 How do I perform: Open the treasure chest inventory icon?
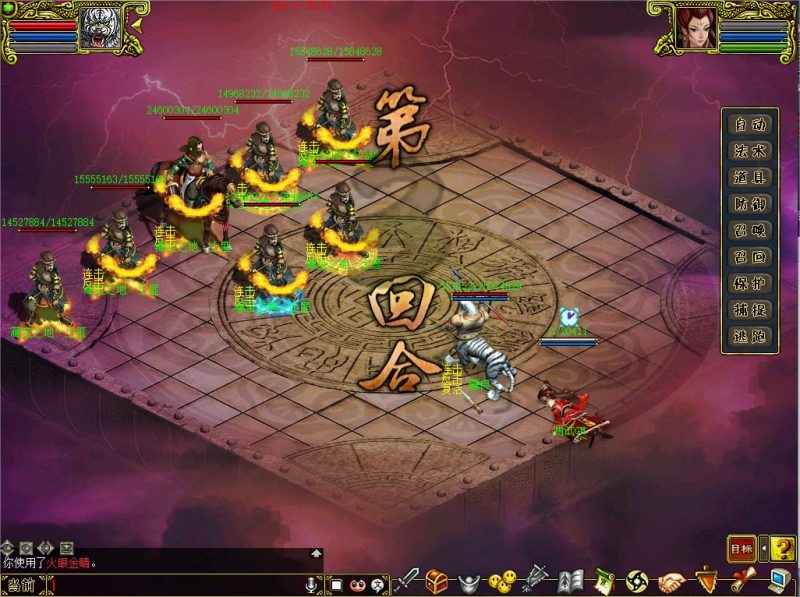(x=438, y=580)
